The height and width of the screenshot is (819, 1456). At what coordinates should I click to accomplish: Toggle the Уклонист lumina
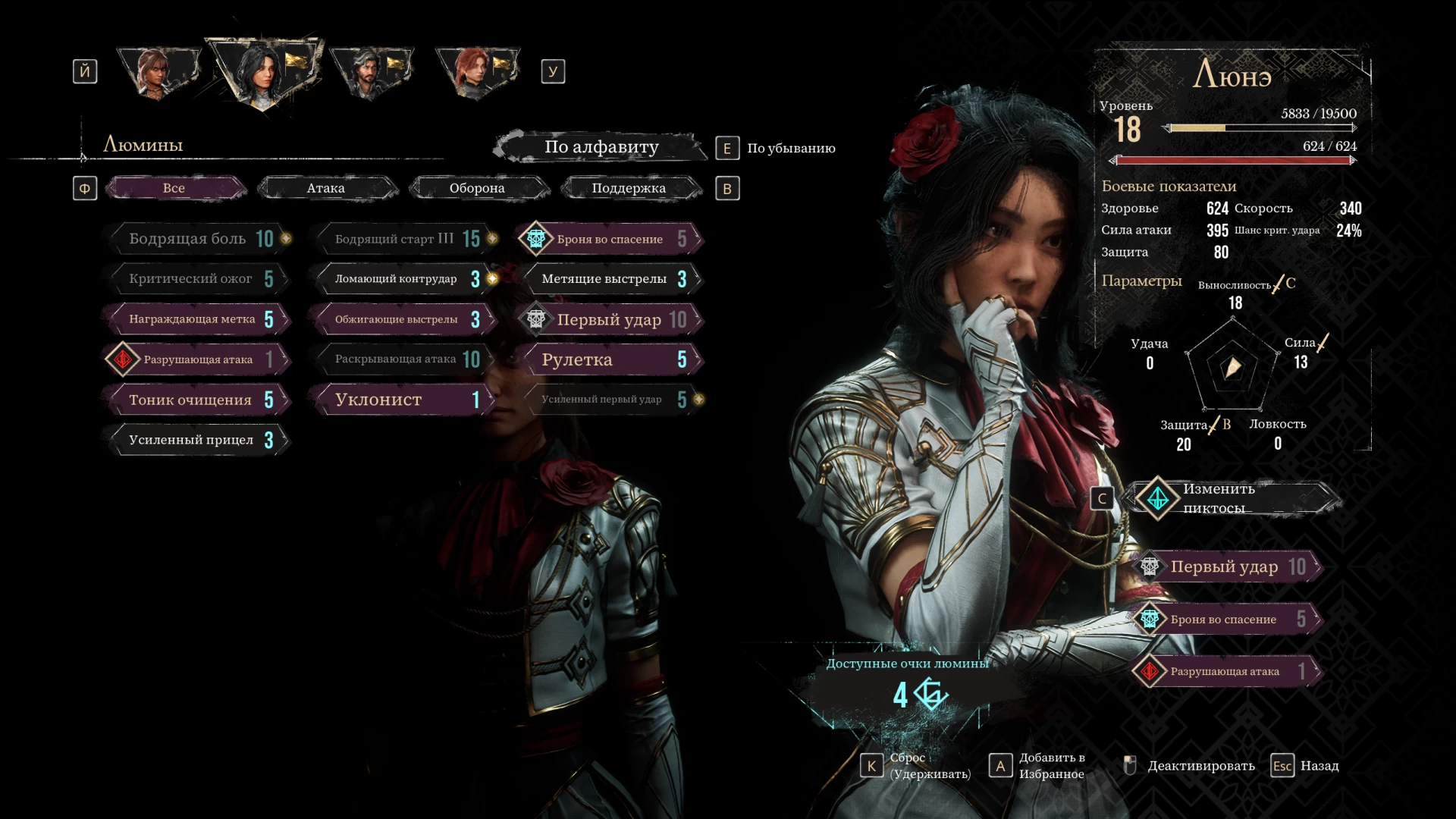402,400
